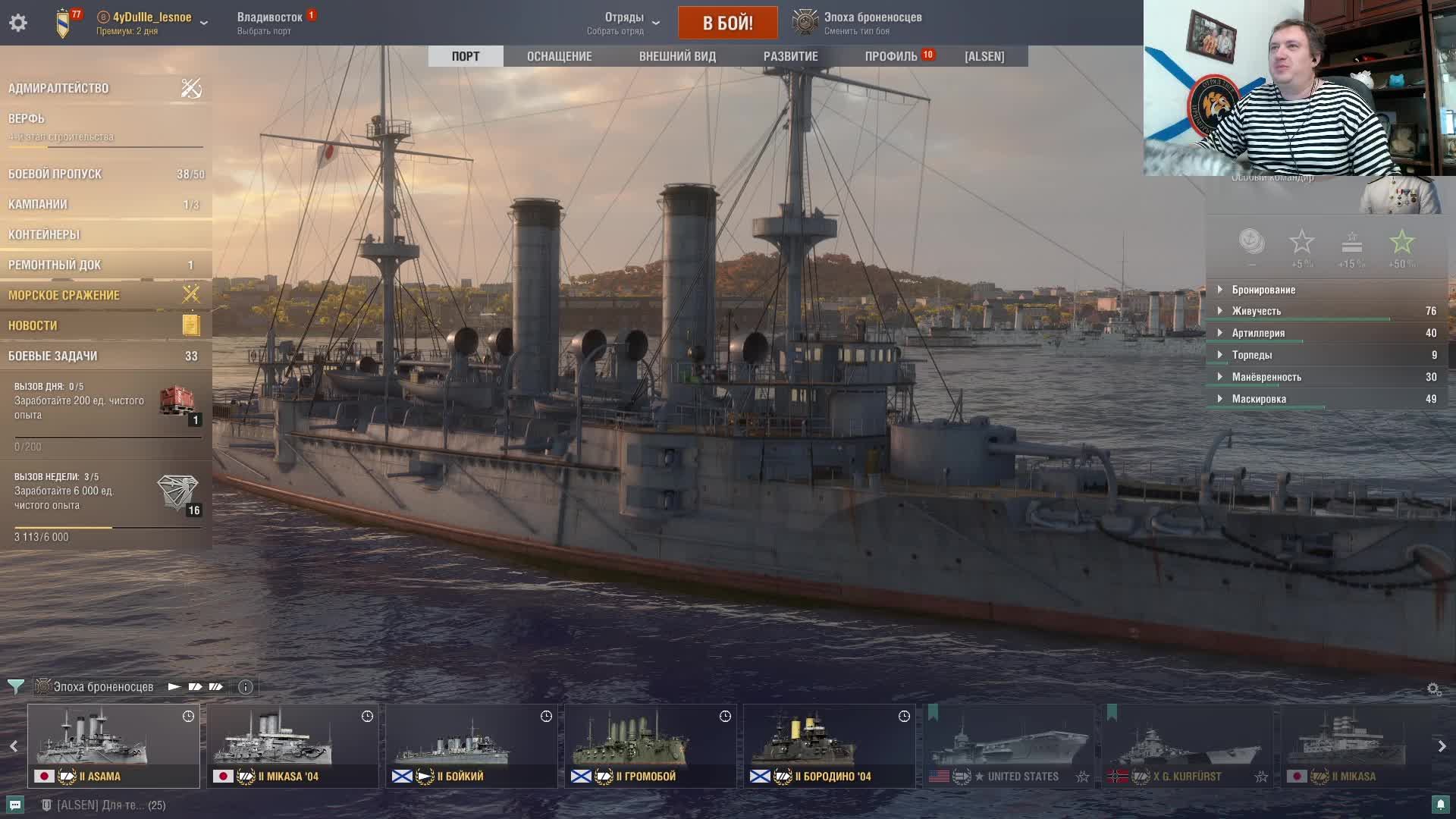Select the Mikasa '04 ship card
The height and width of the screenshot is (819, 1456).
click(292, 745)
